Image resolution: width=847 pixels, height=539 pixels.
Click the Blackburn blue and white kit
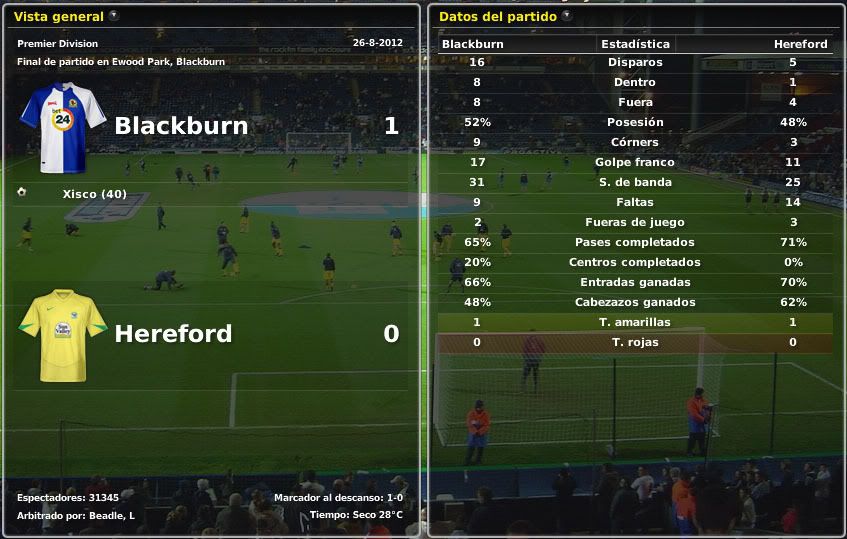[62, 128]
